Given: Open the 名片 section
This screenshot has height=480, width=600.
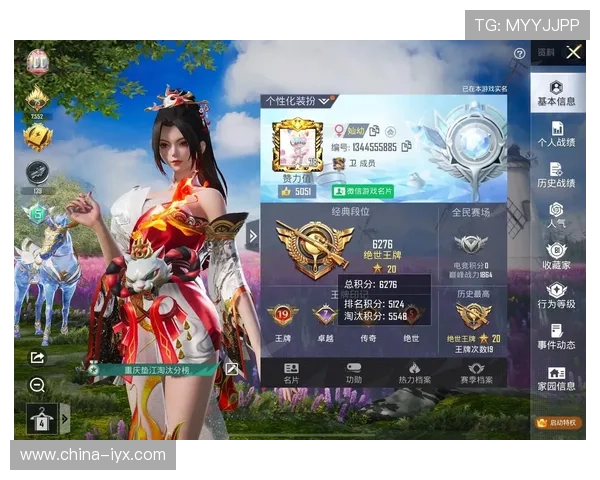Looking at the screenshot, I should (x=291, y=373).
